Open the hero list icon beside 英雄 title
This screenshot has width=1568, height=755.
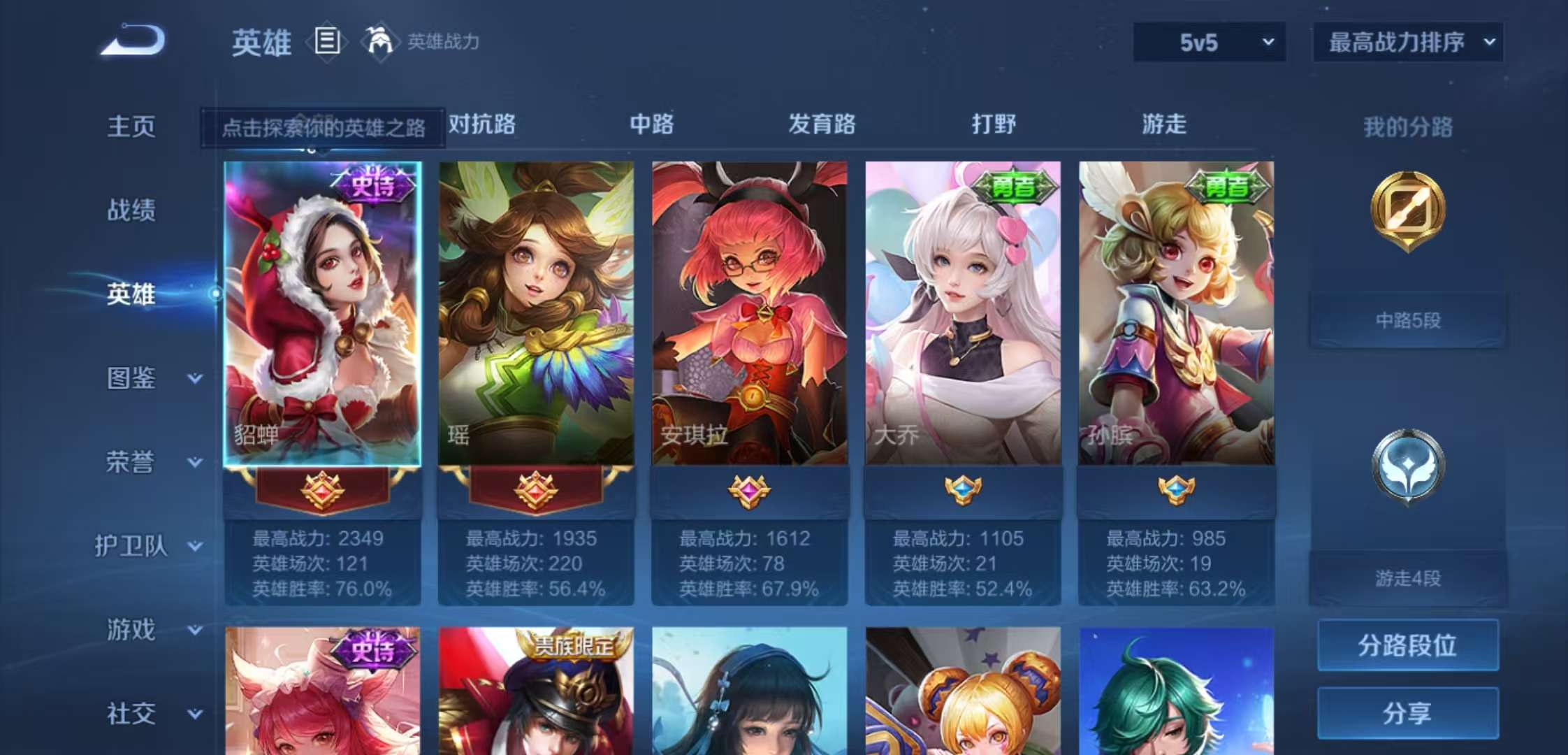(x=326, y=42)
